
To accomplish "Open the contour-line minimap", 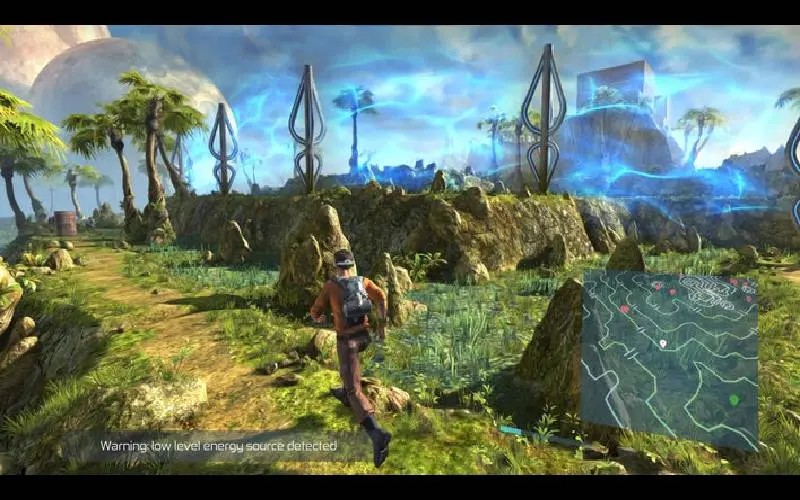I will (669, 360).
